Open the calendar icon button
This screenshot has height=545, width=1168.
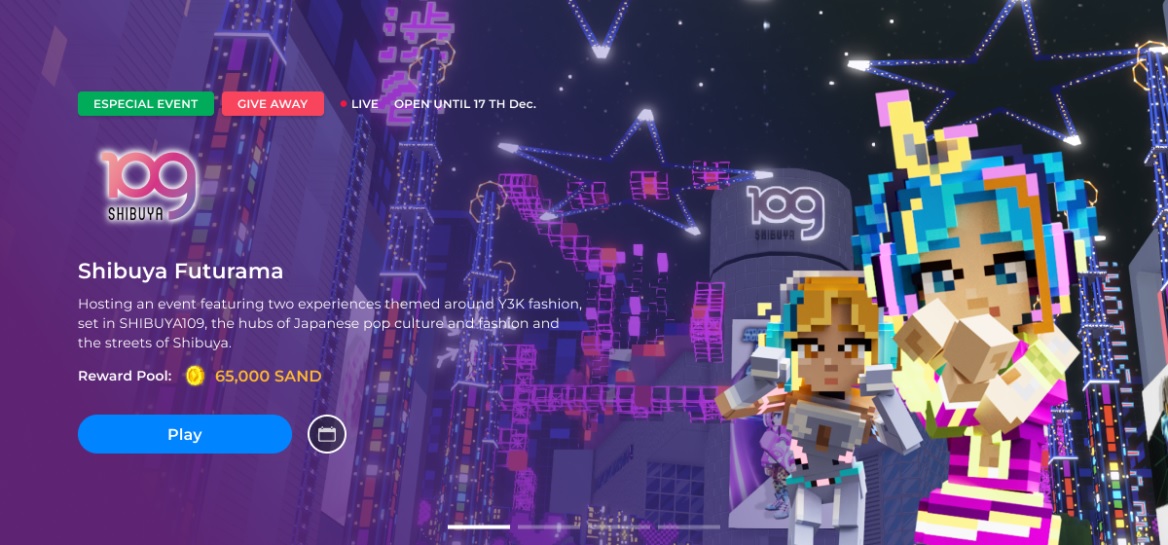(327, 434)
